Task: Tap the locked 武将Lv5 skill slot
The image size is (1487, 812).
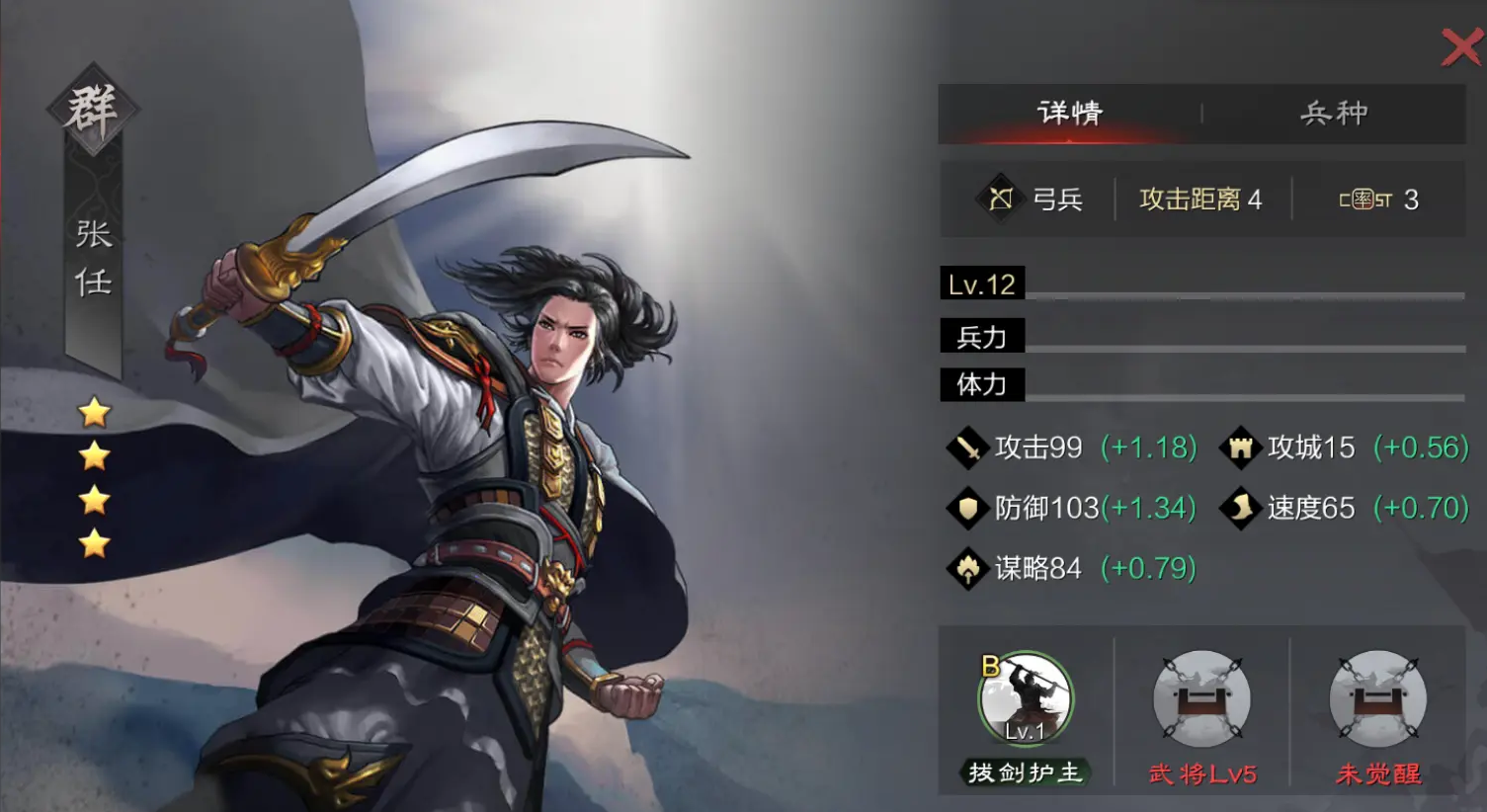Action: pos(1201,699)
